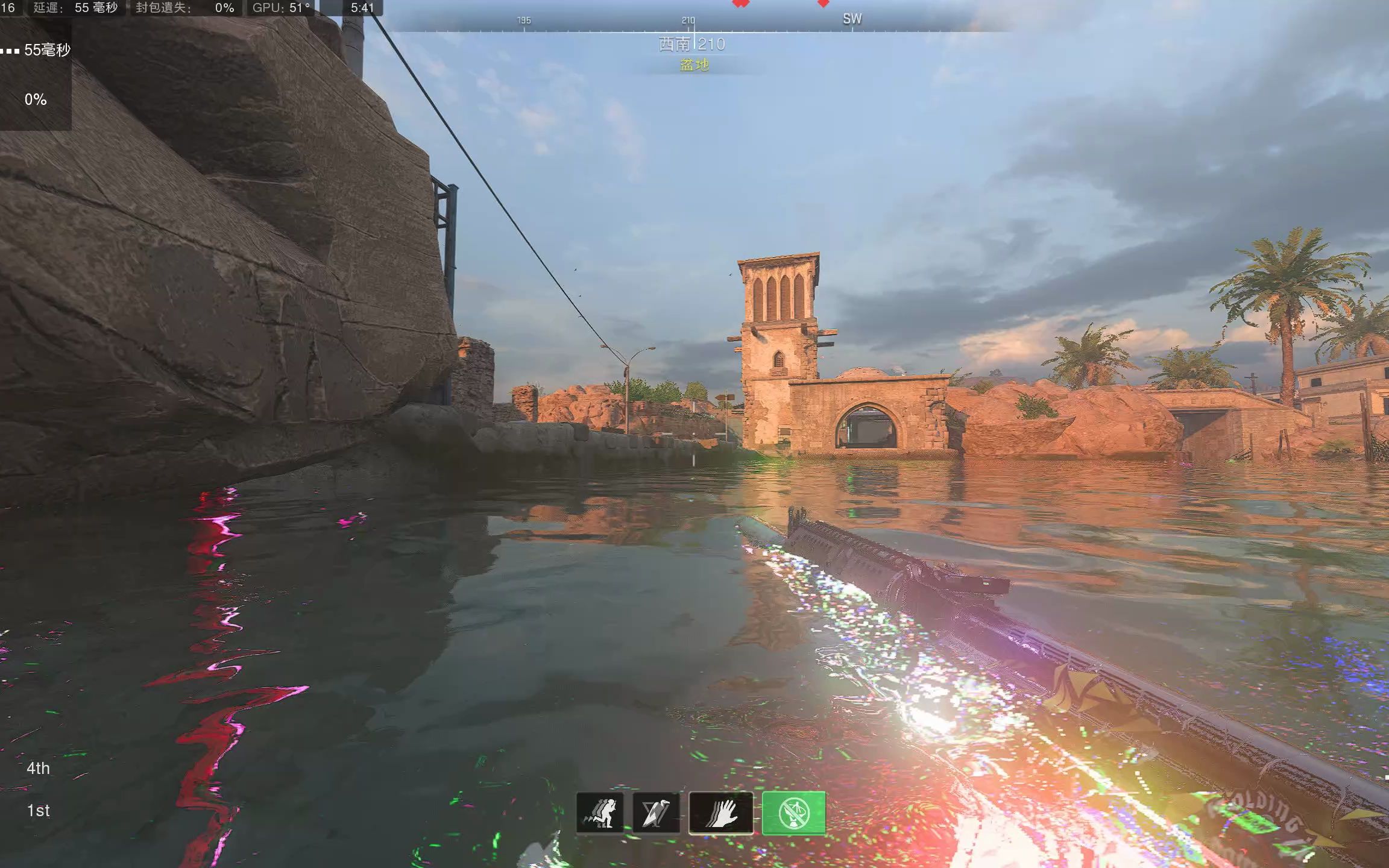Image resolution: width=1389 pixels, height=868 pixels.
Task: Click the 55毫秒 latency overlay text
Action: (x=48, y=51)
